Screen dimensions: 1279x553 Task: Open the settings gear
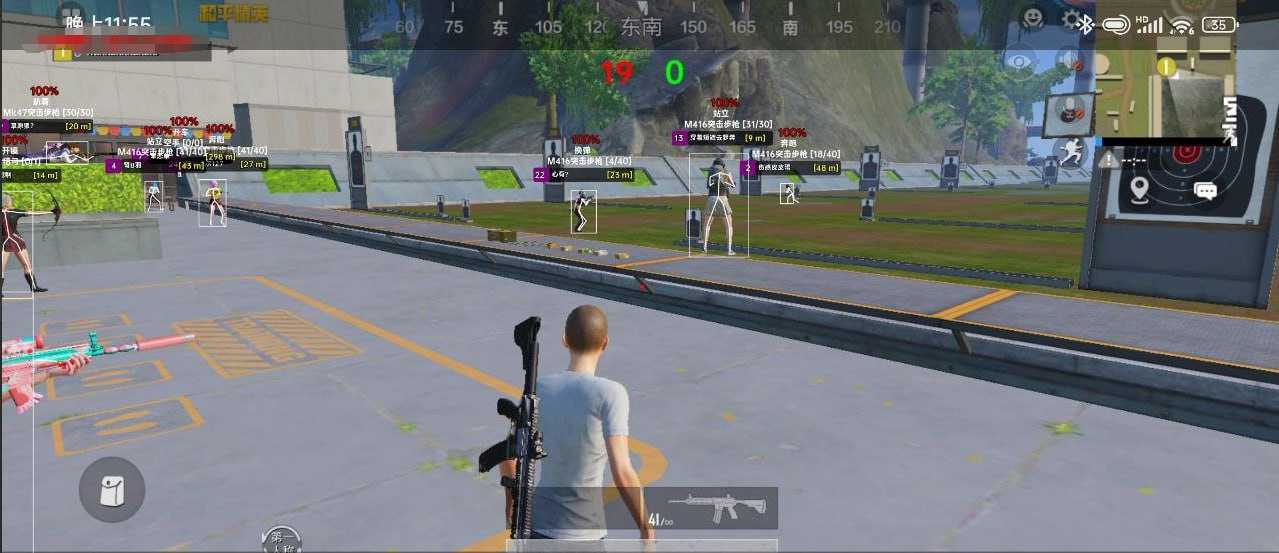tap(1071, 20)
